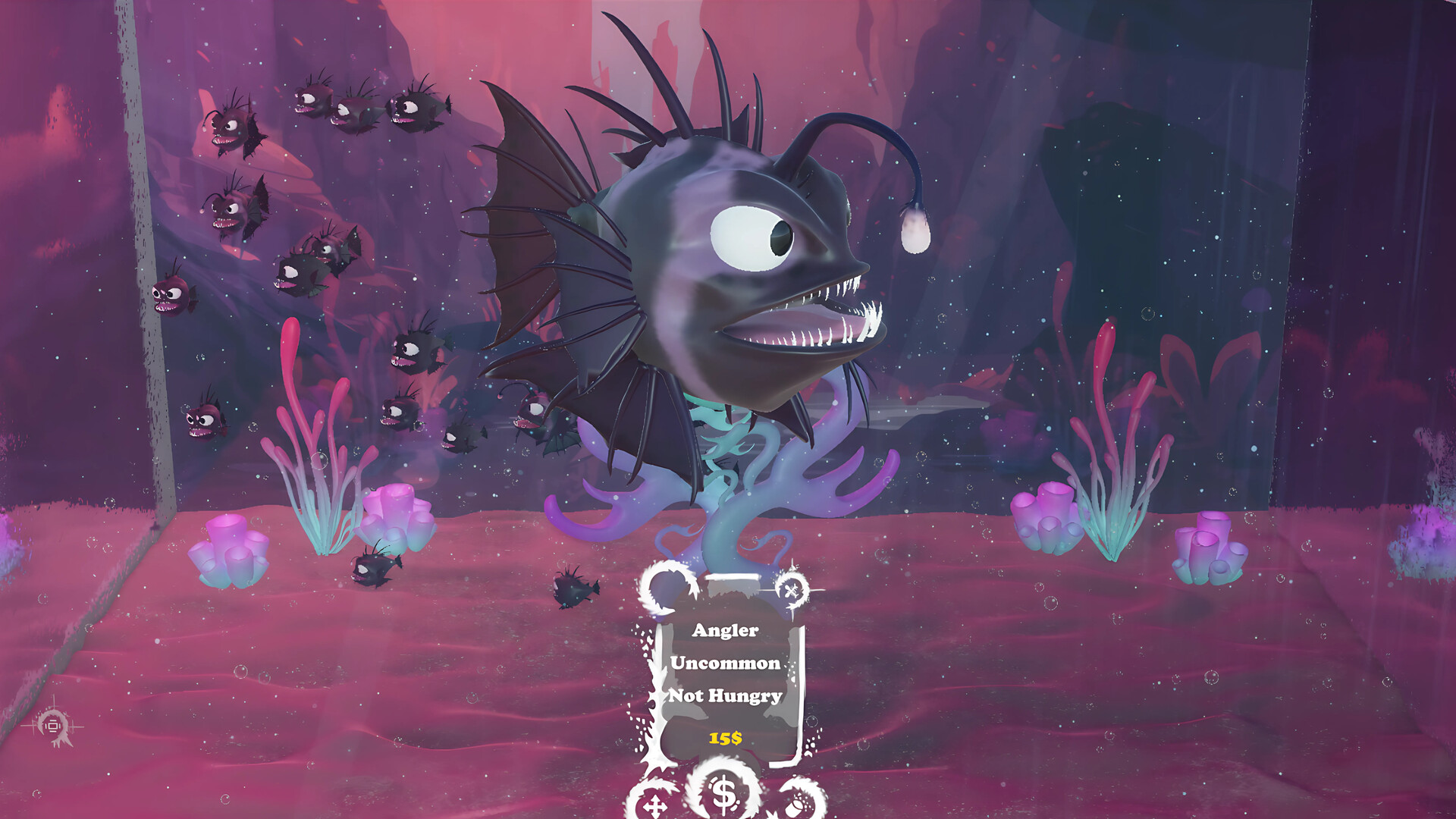
Task: Click the X icon at the card's top-right
Action: click(790, 590)
